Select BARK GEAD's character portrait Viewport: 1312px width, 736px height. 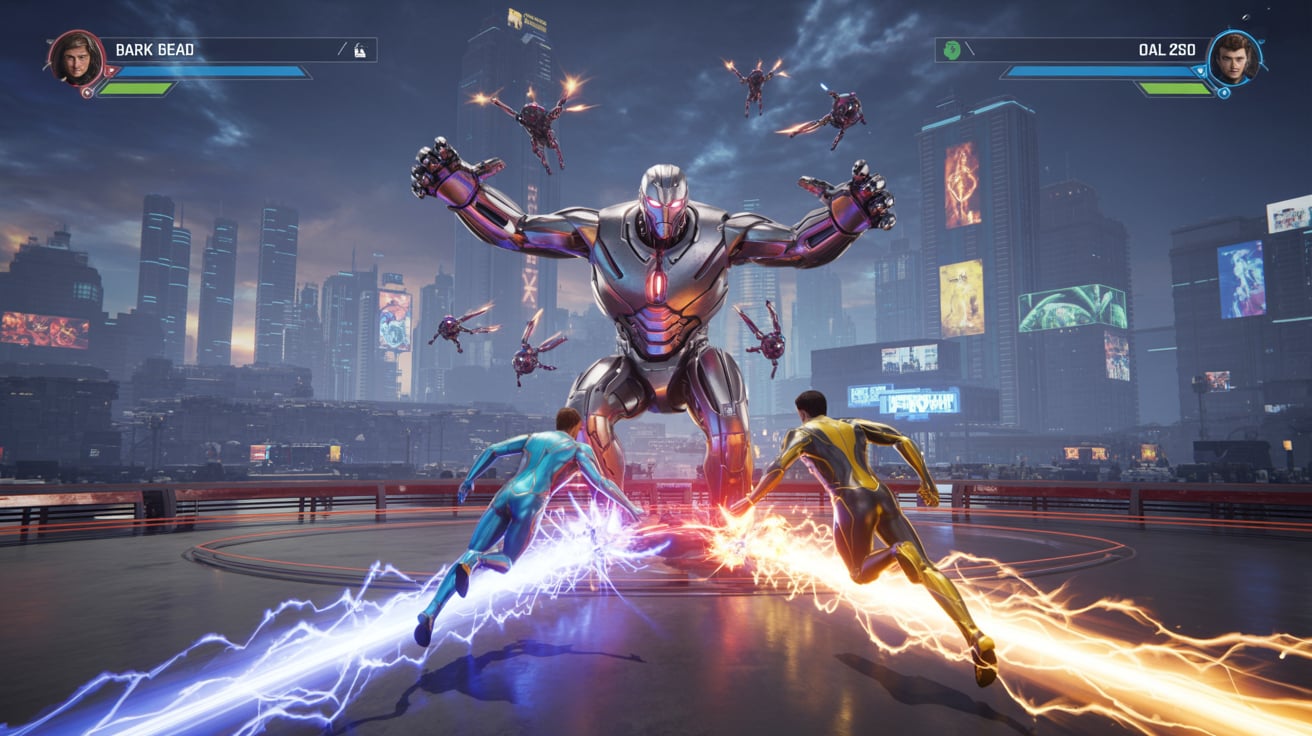(x=76, y=60)
